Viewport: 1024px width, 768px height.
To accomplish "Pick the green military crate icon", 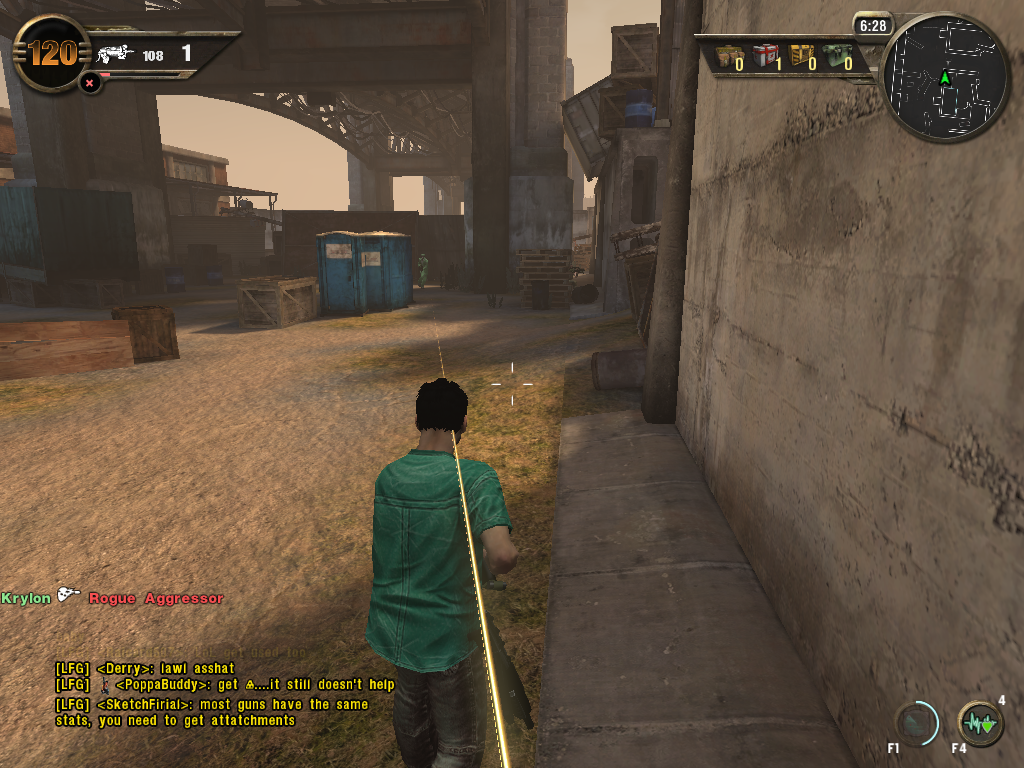I will tap(835, 55).
